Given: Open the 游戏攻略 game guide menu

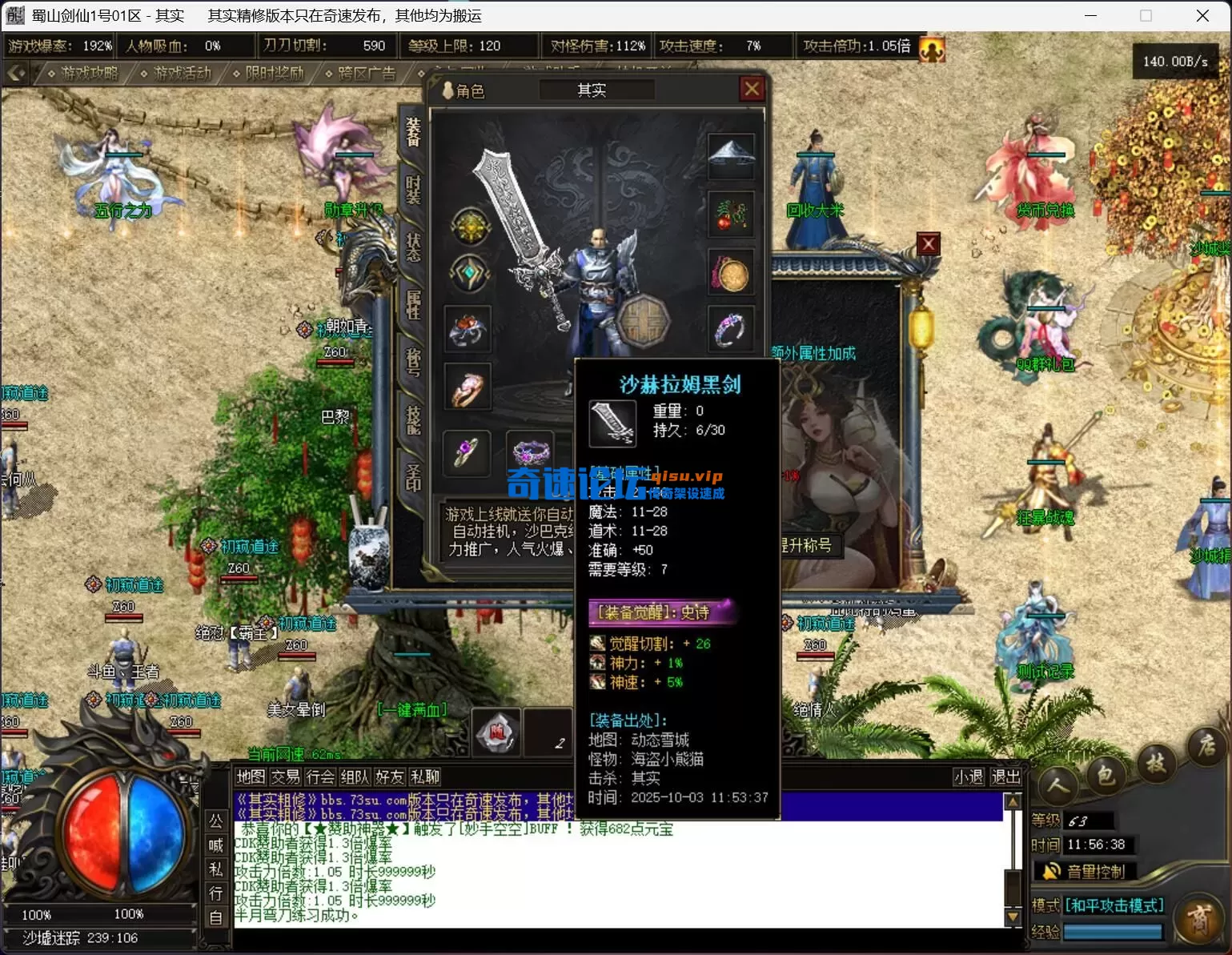Looking at the screenshot, I should tap(83, 73).
